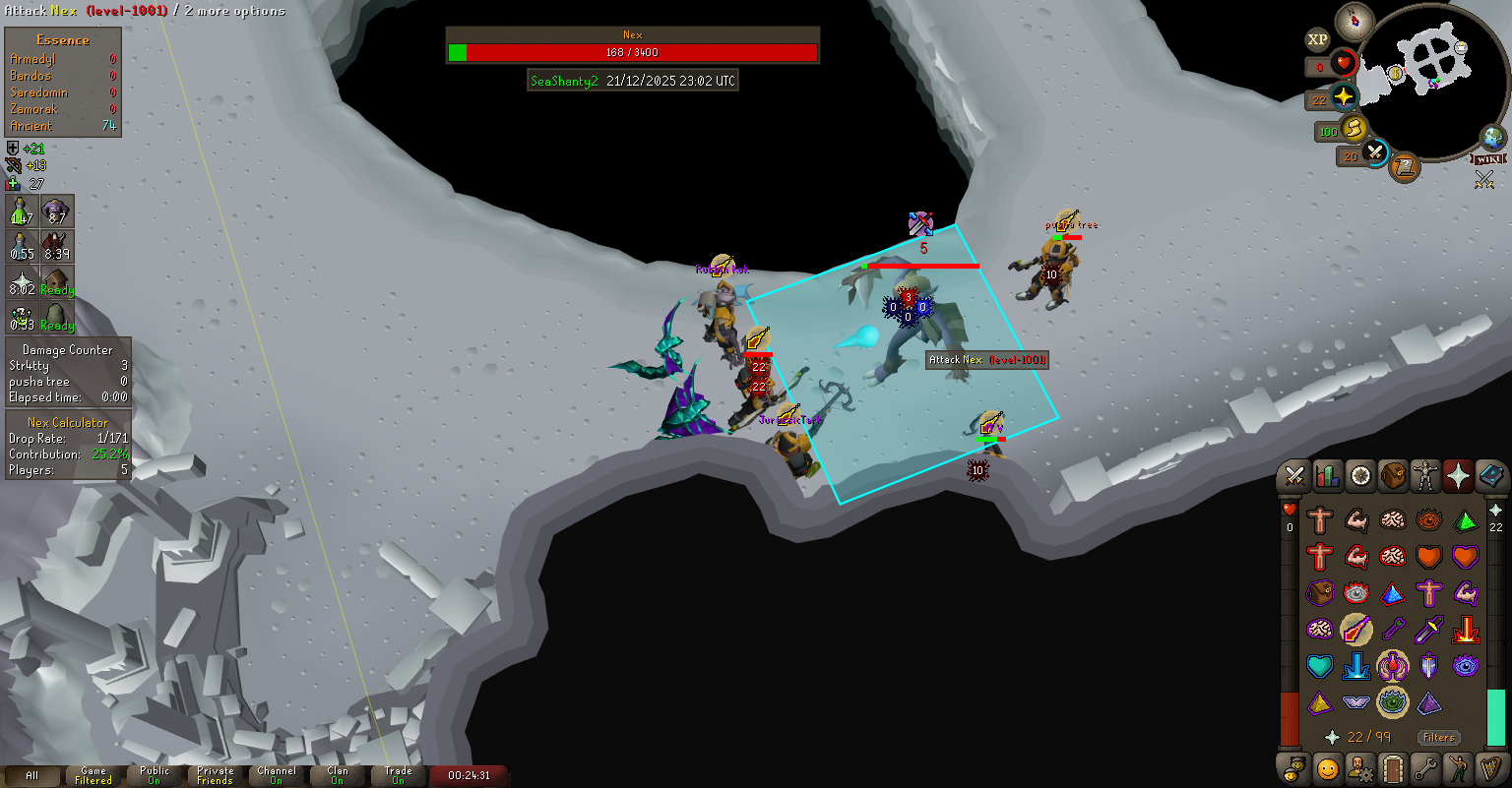Click the compass to face north
Screen dimensions: 1512x788
click(1355, 20)
